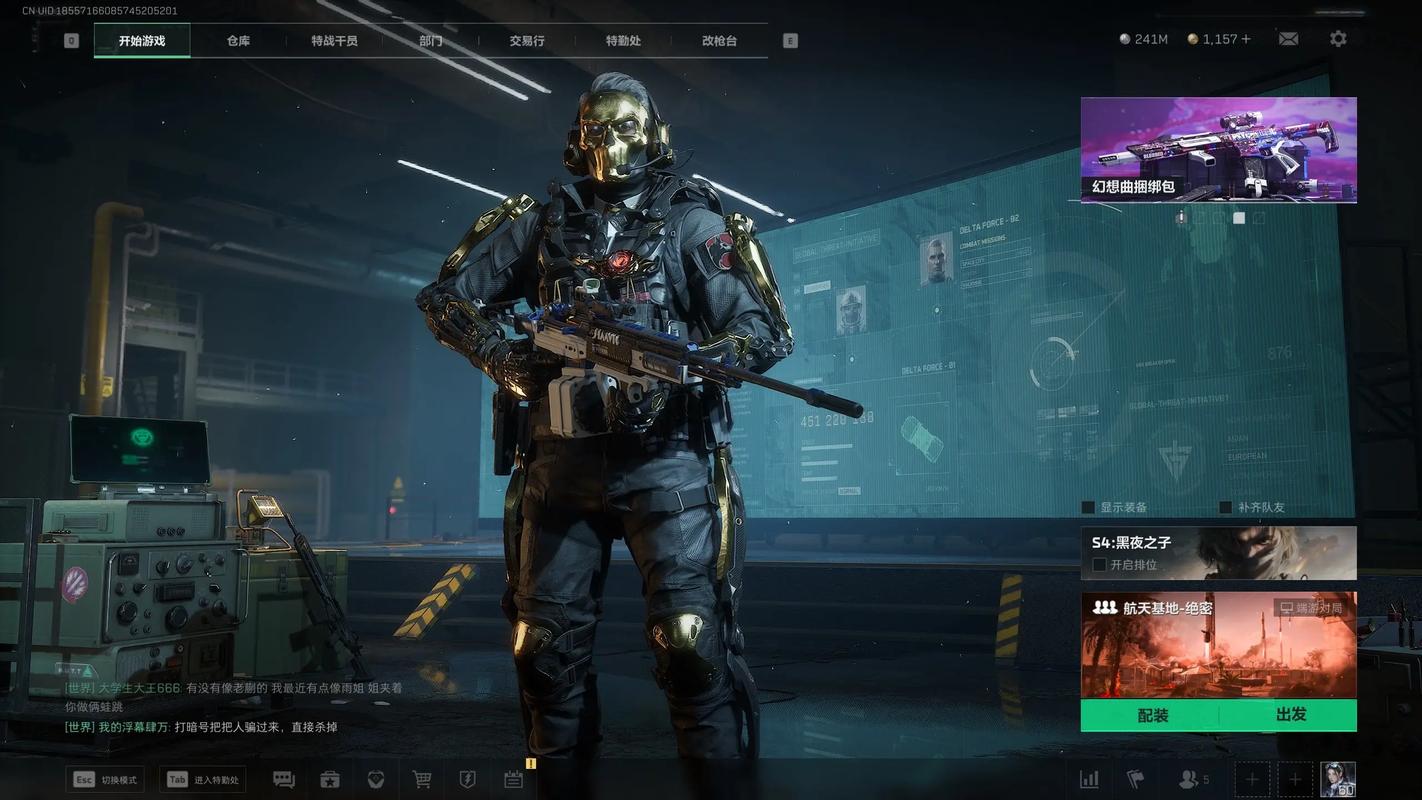Open the mail envelope inbox
1422x800 pixels.
tap(1288, 38)
